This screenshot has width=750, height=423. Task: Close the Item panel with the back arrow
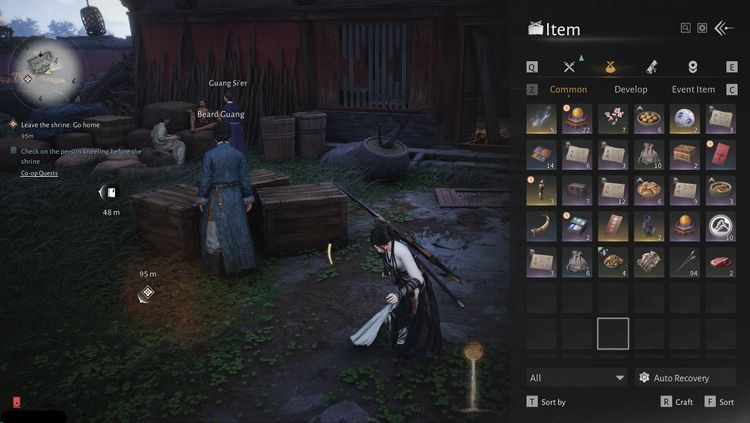tap(724, 28)
